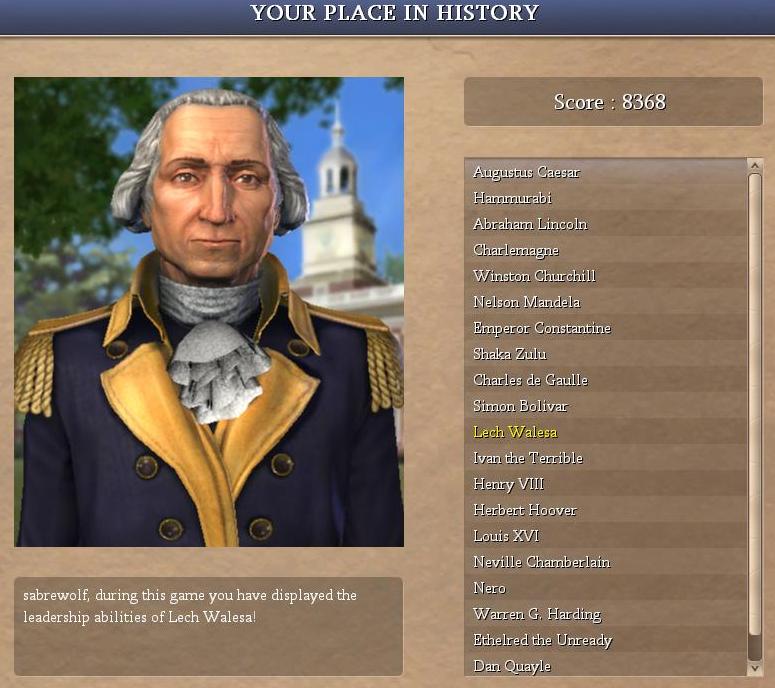Screen dimensions: 775x688
Task: Click the Louis XVI entry
Action: click(x=505, y=536)
